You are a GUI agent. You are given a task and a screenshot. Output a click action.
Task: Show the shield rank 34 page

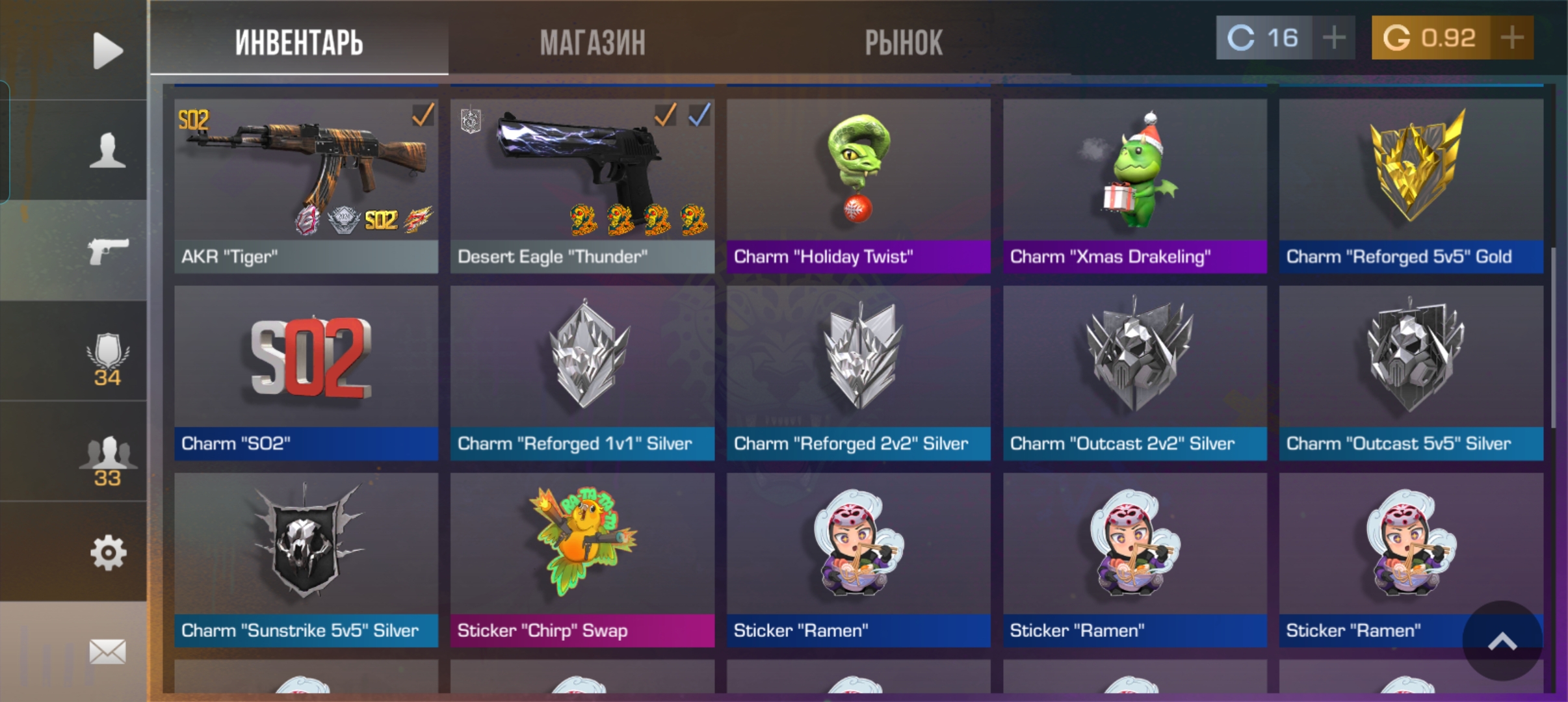pos(107,359)
